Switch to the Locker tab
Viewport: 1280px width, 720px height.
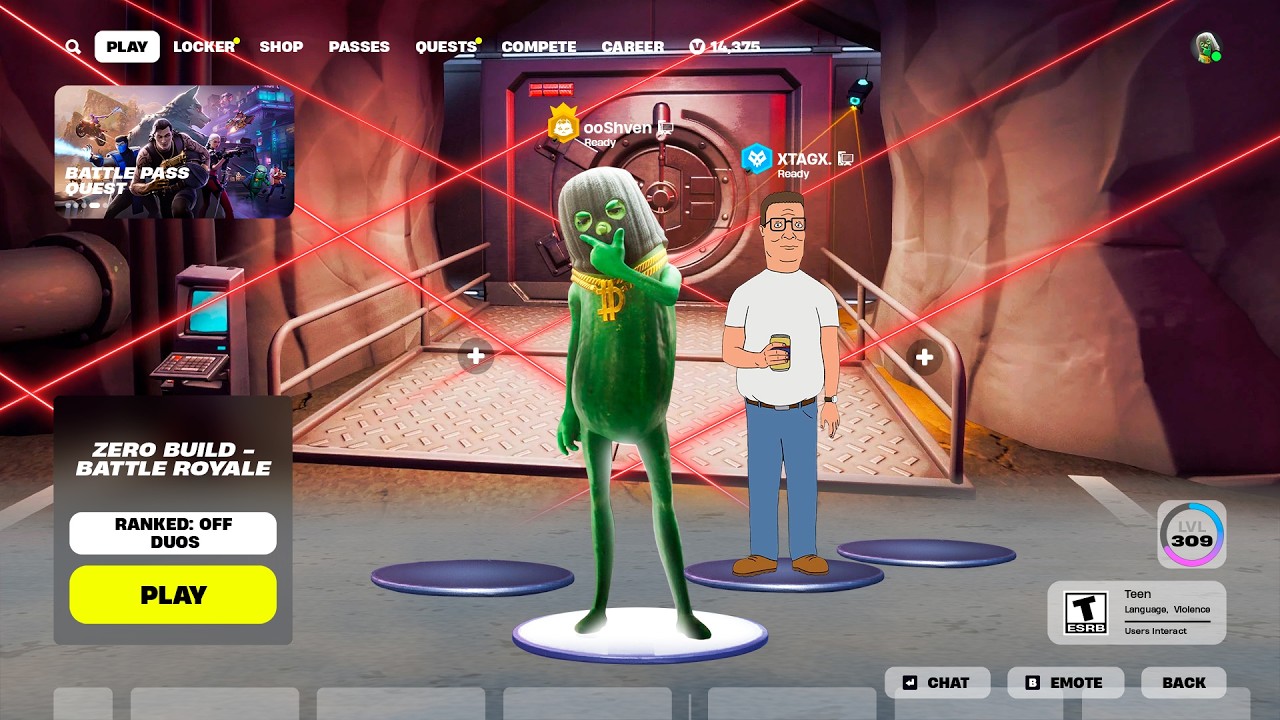click(204, 47)
